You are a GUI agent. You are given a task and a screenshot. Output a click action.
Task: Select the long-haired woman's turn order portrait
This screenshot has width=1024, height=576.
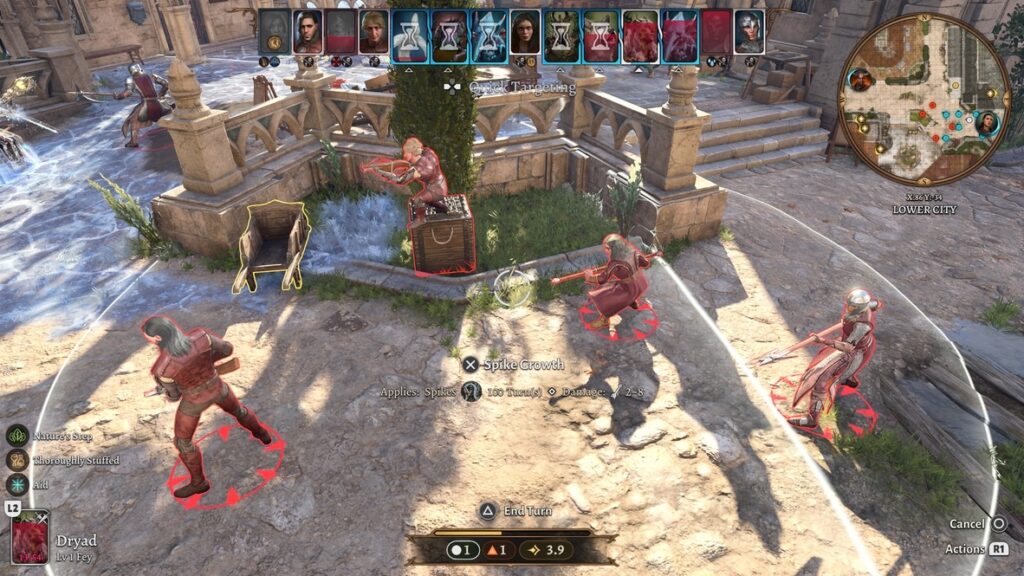(525, 32)
